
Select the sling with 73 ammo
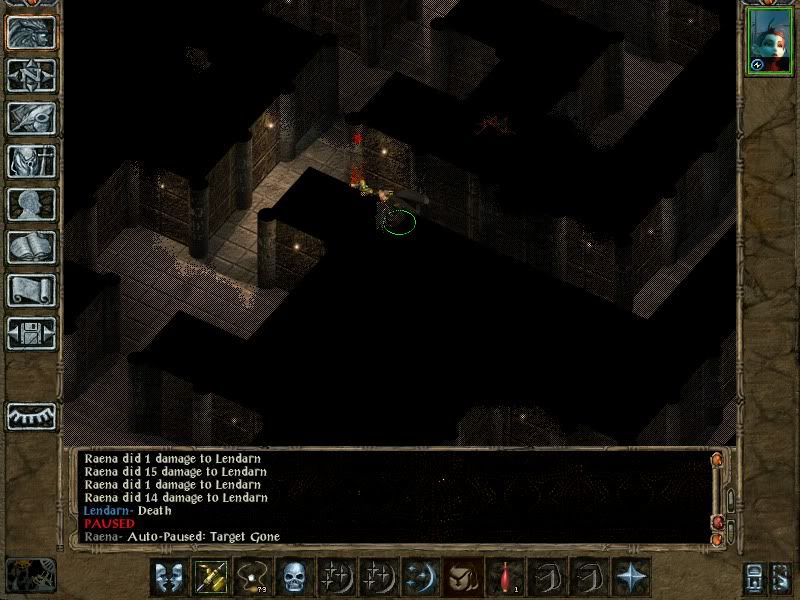click(252, 576)
